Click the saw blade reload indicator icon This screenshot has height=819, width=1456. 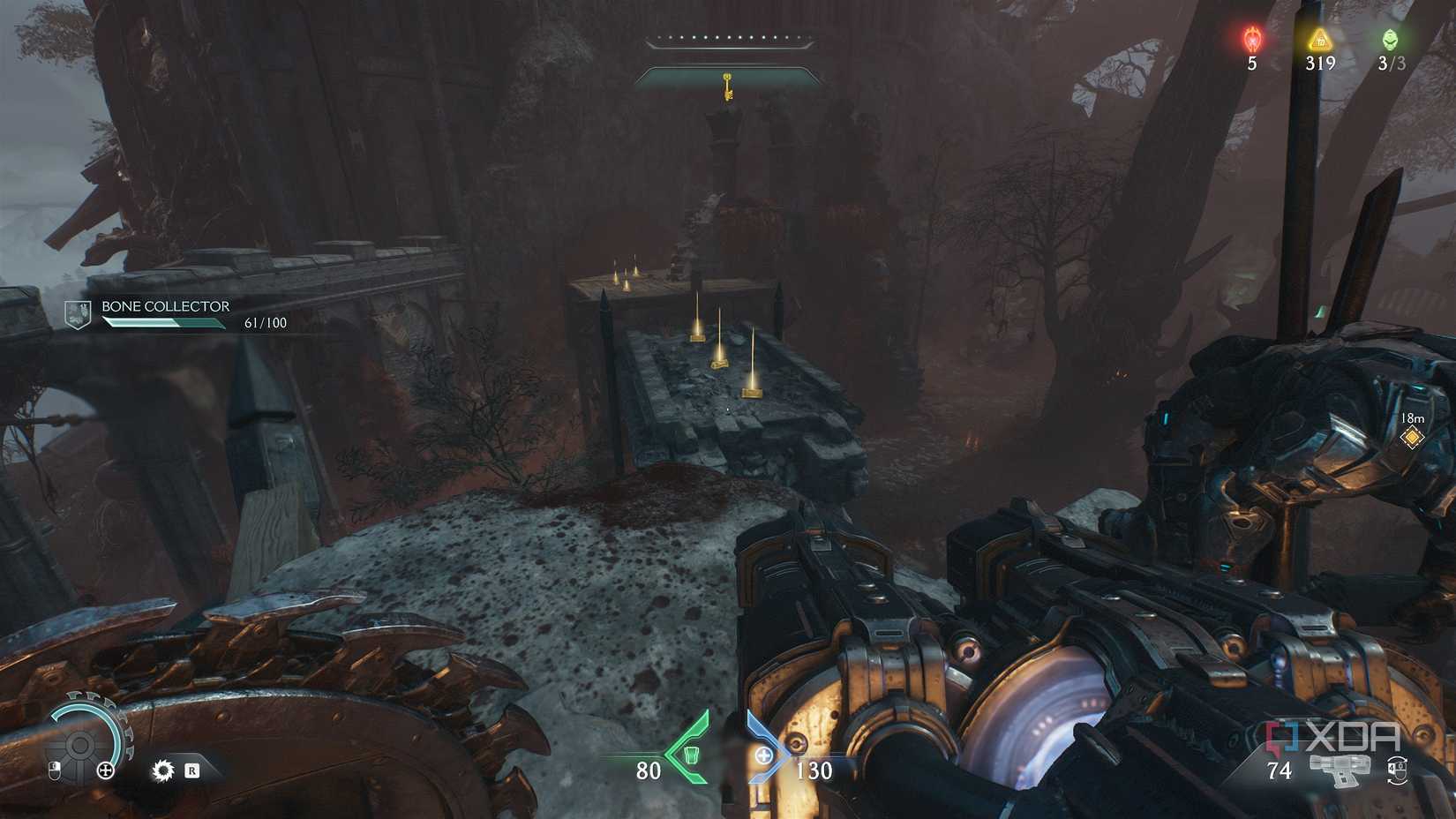tap(162, 770)
